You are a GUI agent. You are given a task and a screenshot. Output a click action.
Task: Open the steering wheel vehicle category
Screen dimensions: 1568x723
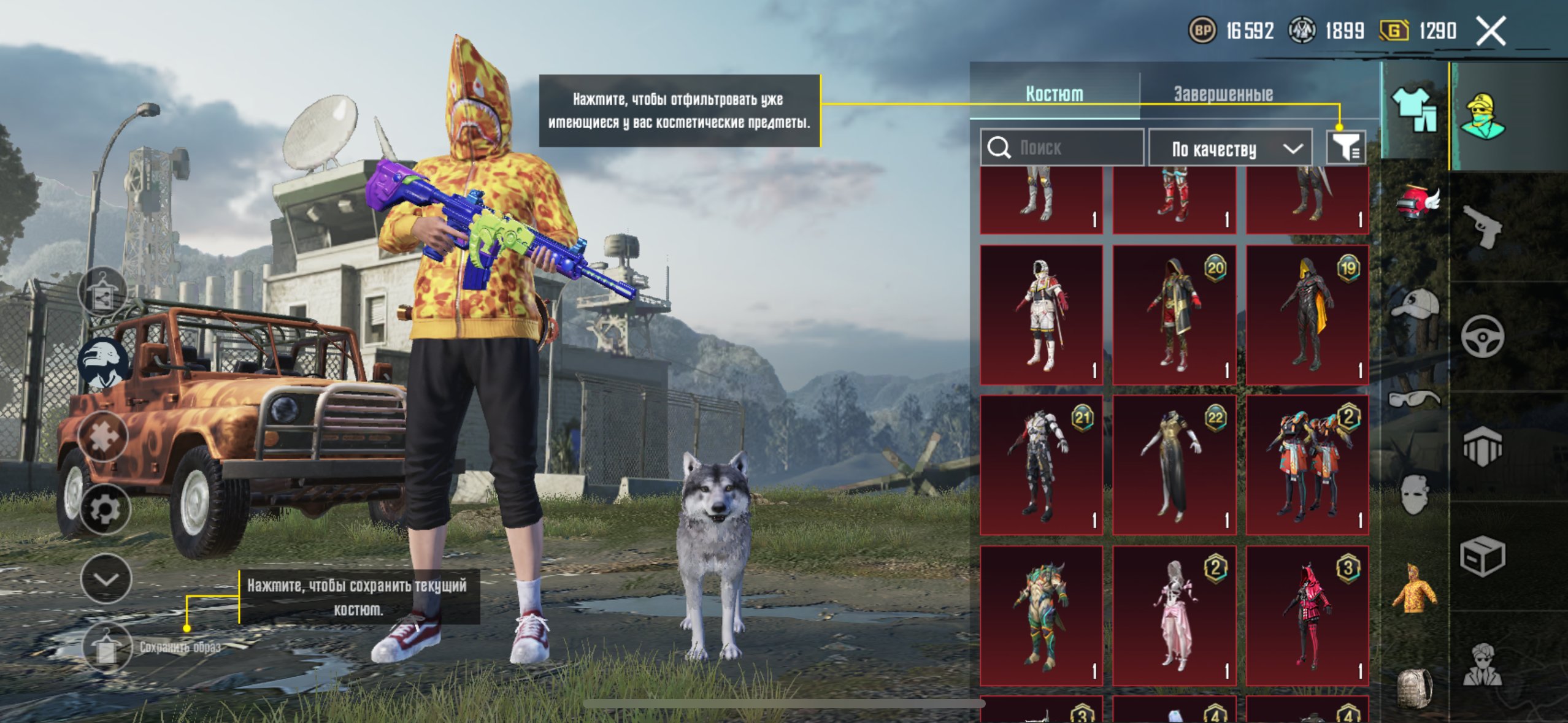(1482, 336)
